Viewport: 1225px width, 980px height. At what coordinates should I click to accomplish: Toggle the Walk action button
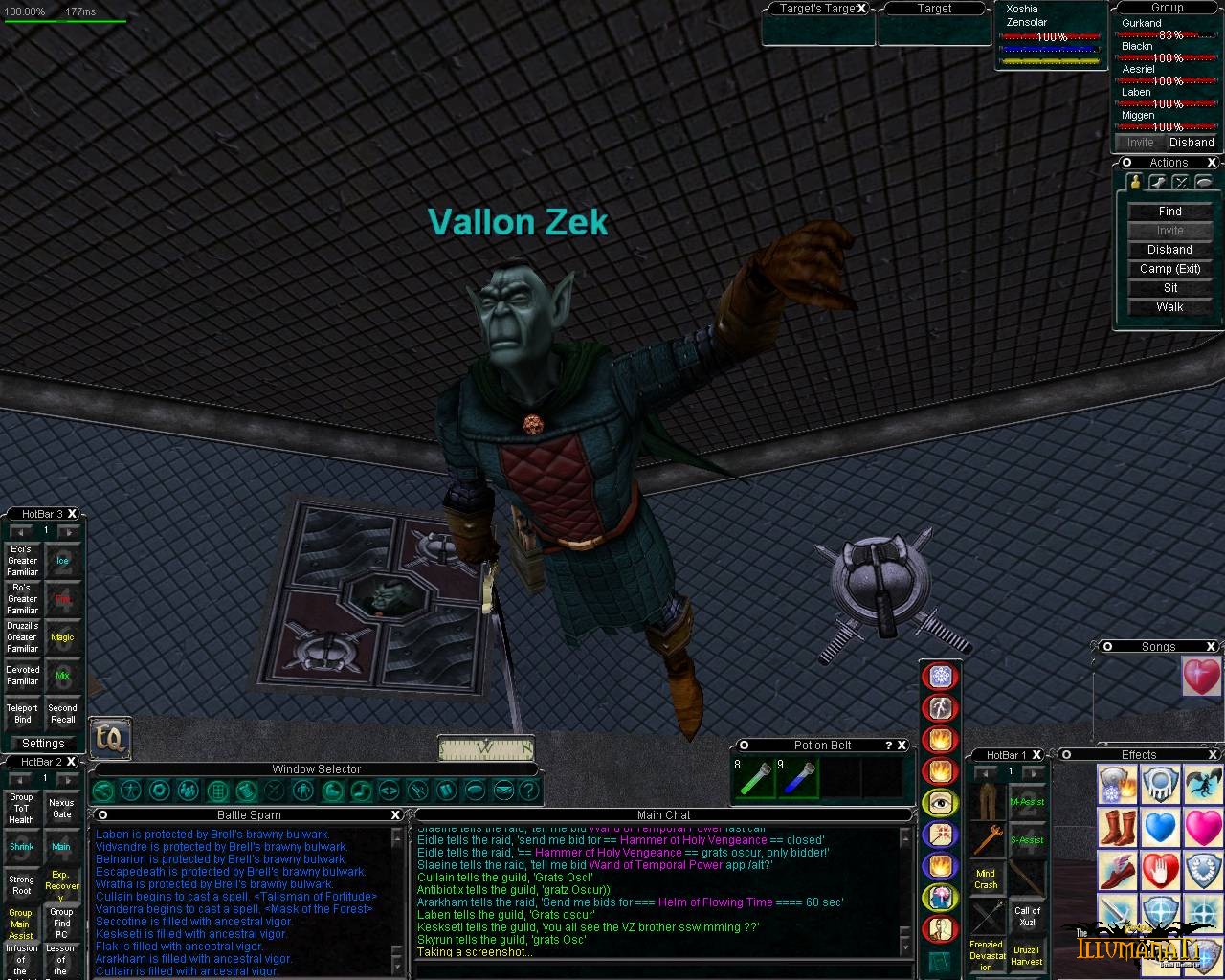pos(1169,307)
